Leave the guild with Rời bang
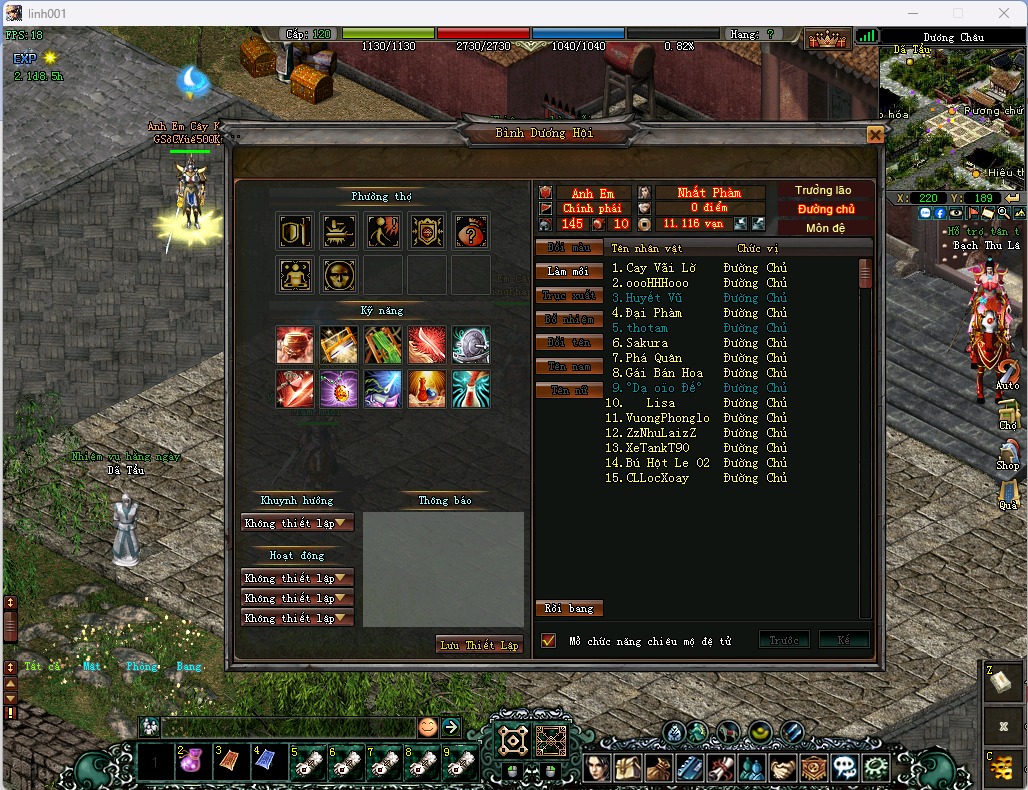 [569, 608]
